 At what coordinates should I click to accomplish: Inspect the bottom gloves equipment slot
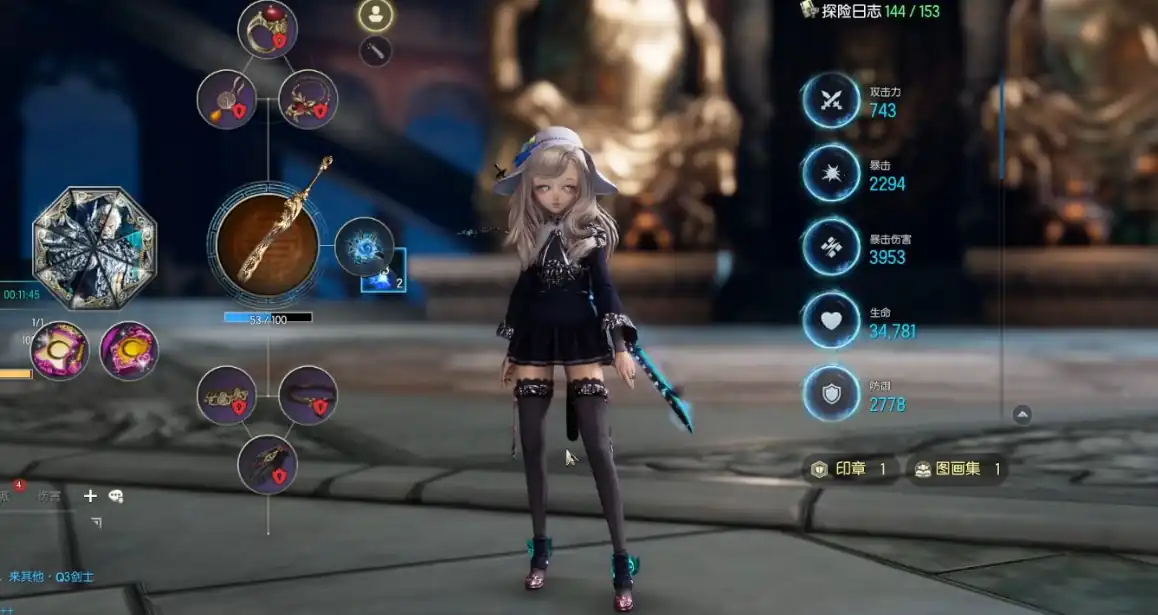click(267, 465)
